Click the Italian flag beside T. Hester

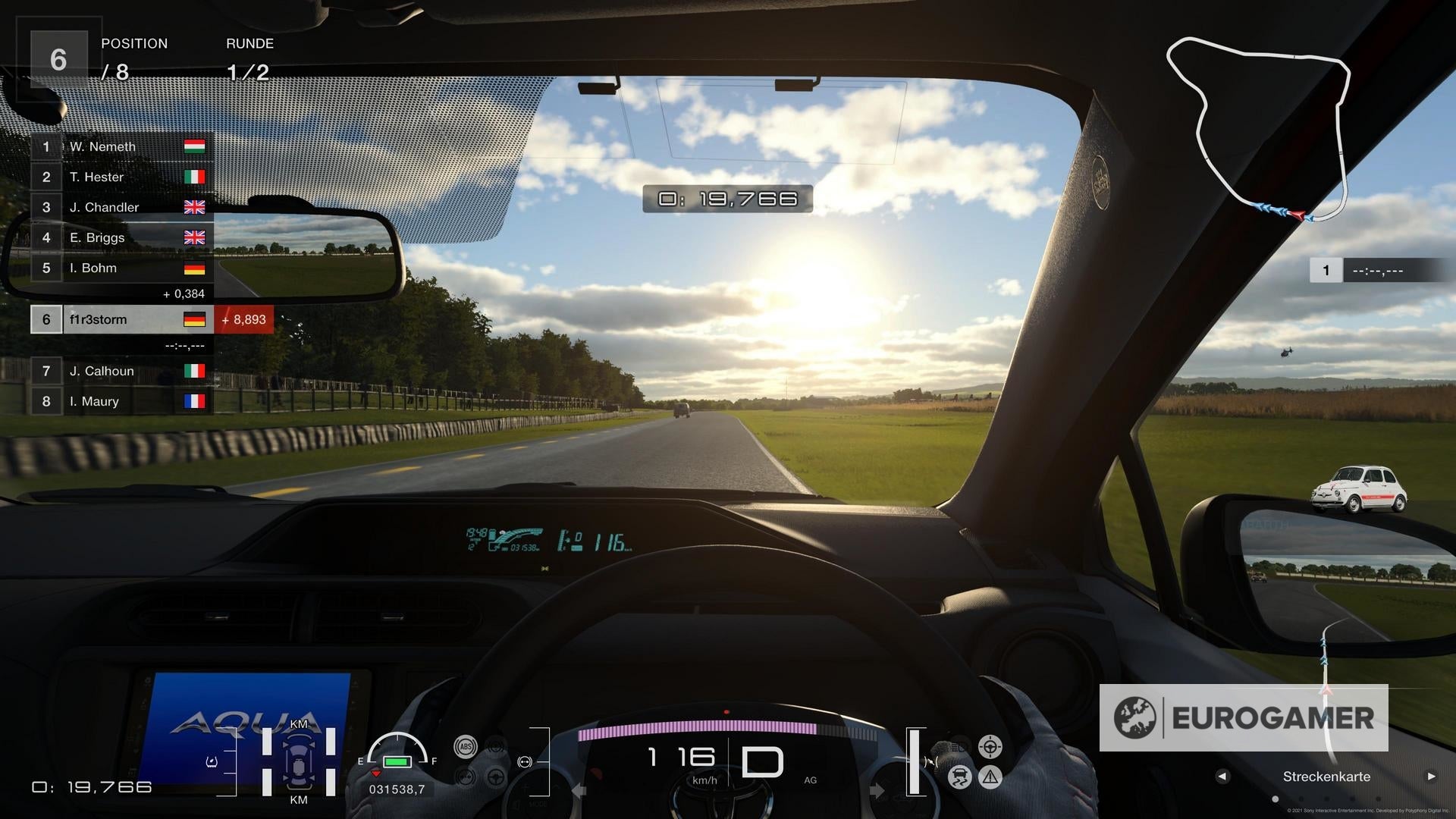pos(194,176)
